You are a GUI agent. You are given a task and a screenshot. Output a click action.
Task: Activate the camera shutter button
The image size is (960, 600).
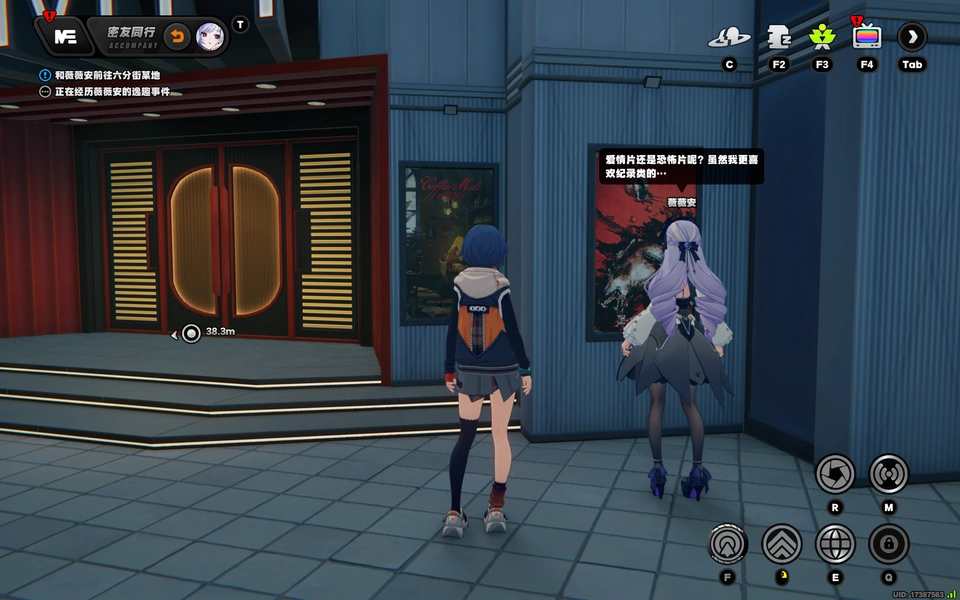(835, 473)
